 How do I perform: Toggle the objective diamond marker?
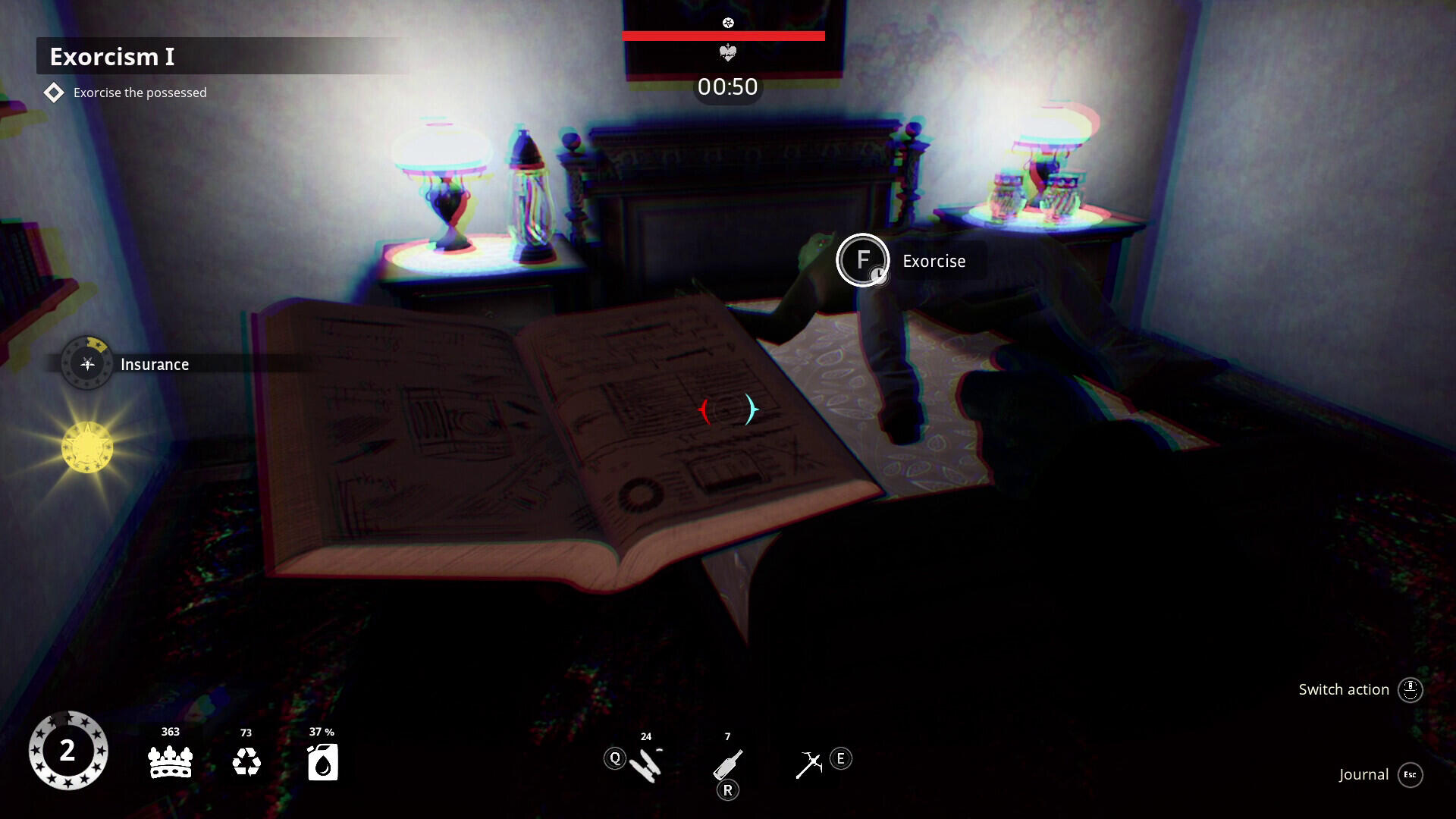click(x=53, y=92)
